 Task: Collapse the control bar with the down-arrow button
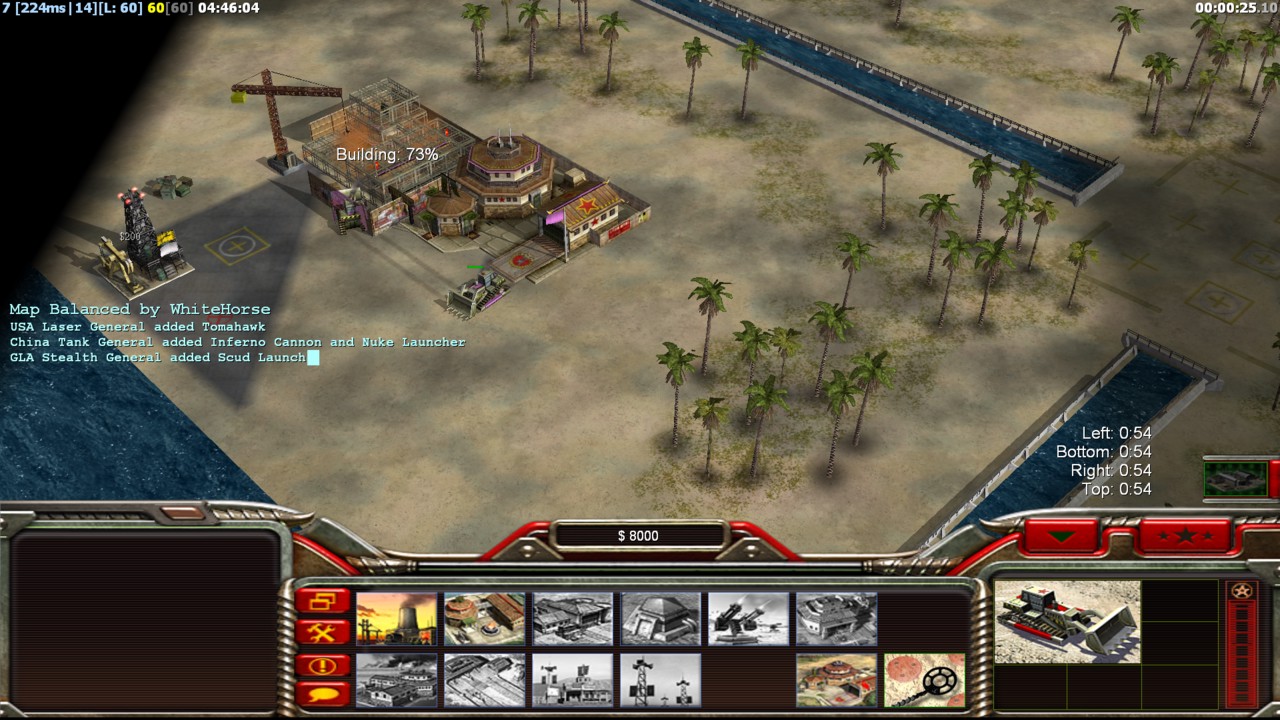point(1060,536)
